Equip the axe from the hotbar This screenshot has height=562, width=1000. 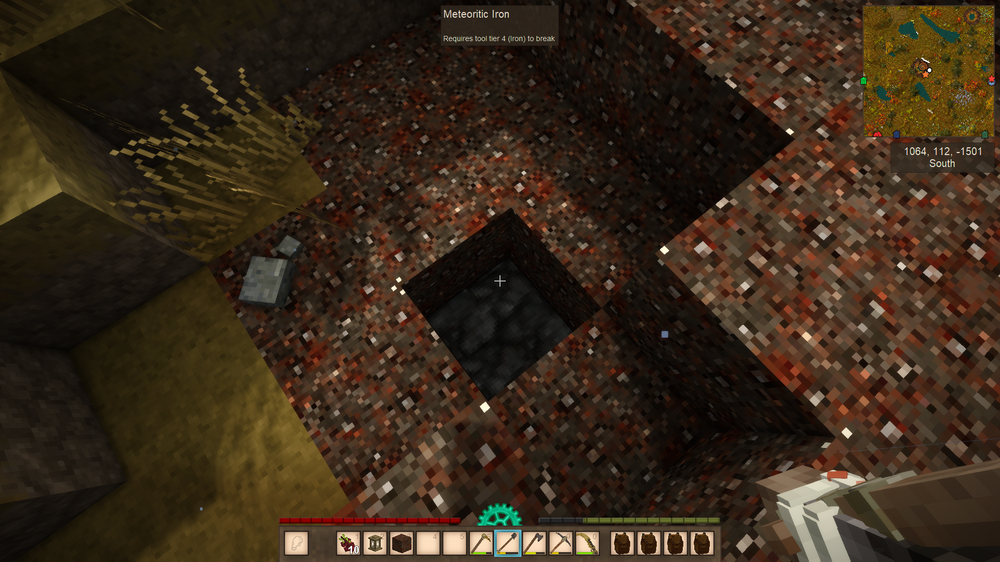pyautogui.click(x=534, y=544)
